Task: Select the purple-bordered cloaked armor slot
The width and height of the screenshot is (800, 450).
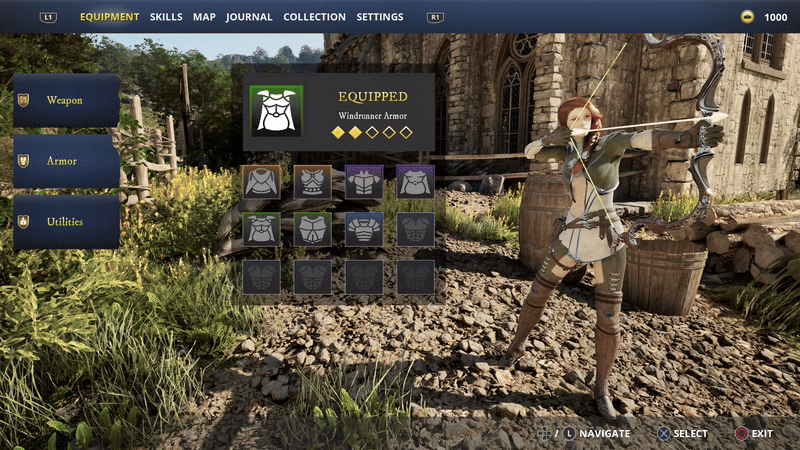Action: point(415,183)
